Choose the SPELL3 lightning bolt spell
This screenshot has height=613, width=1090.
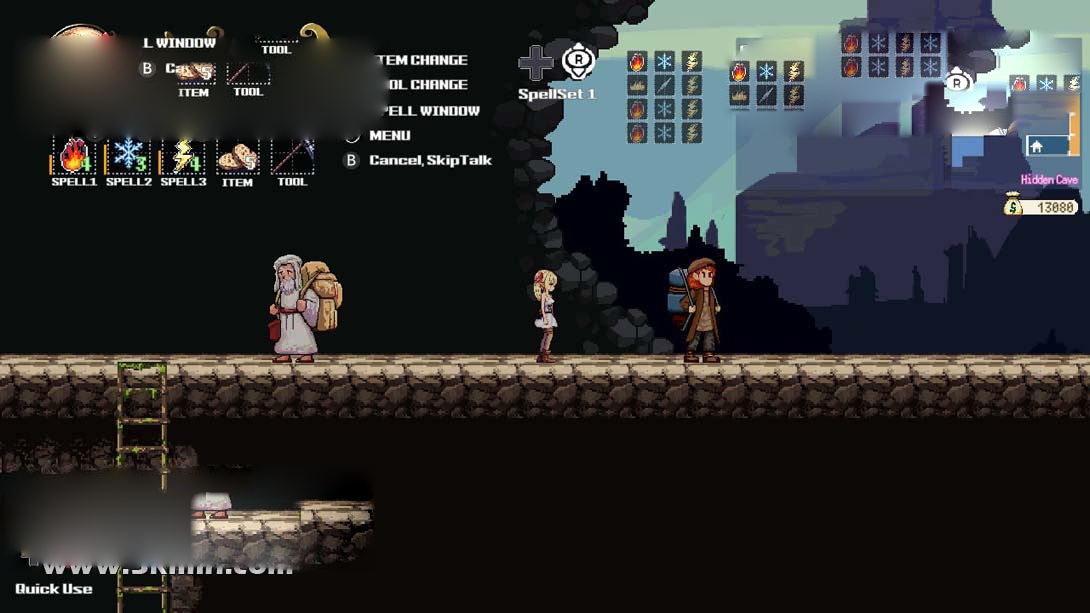pyautogui.click(x=183, y=156)
